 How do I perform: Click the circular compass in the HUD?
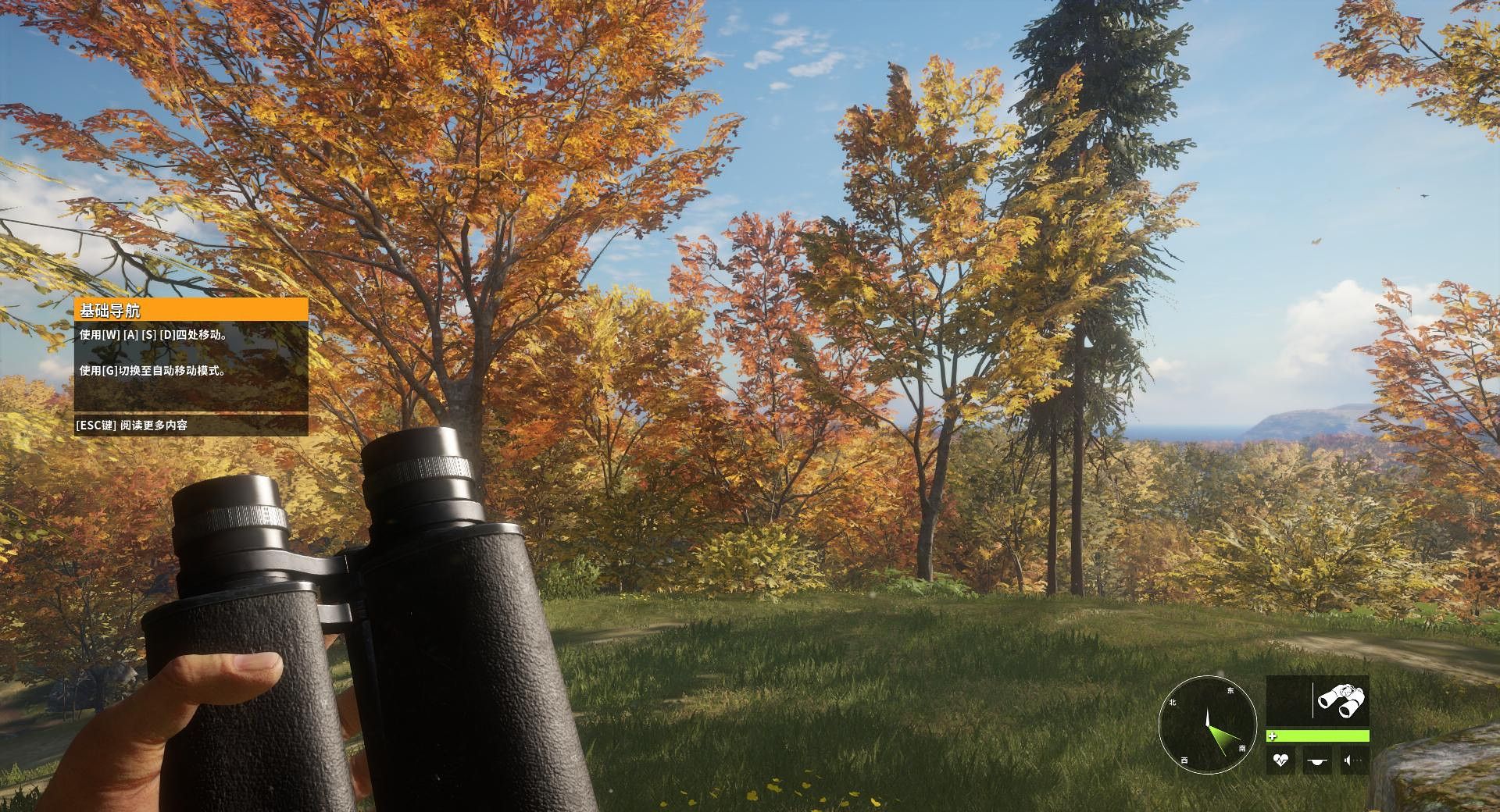[x=1207, y=725]
